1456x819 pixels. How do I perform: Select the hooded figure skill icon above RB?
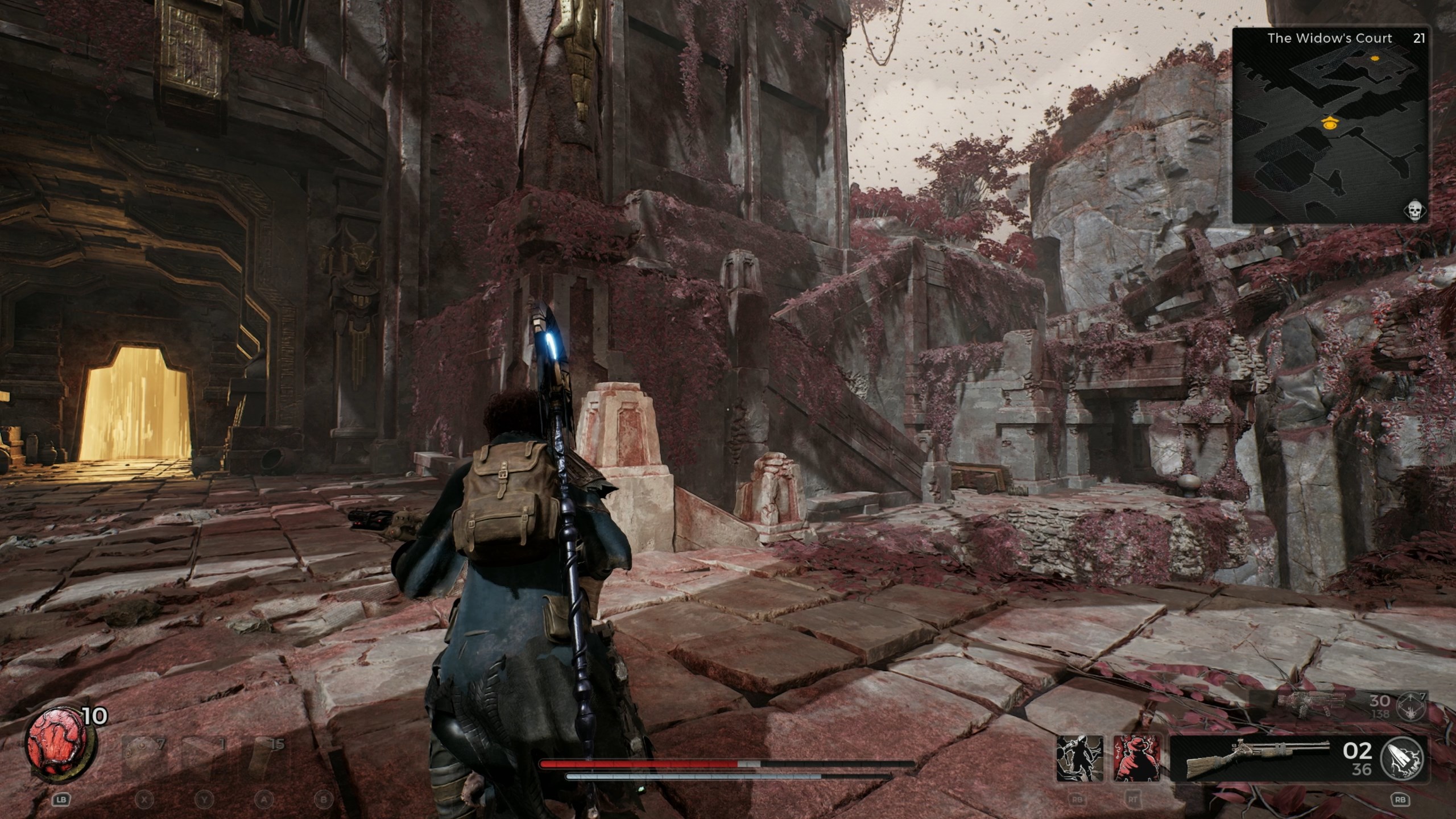[1080, 759]
